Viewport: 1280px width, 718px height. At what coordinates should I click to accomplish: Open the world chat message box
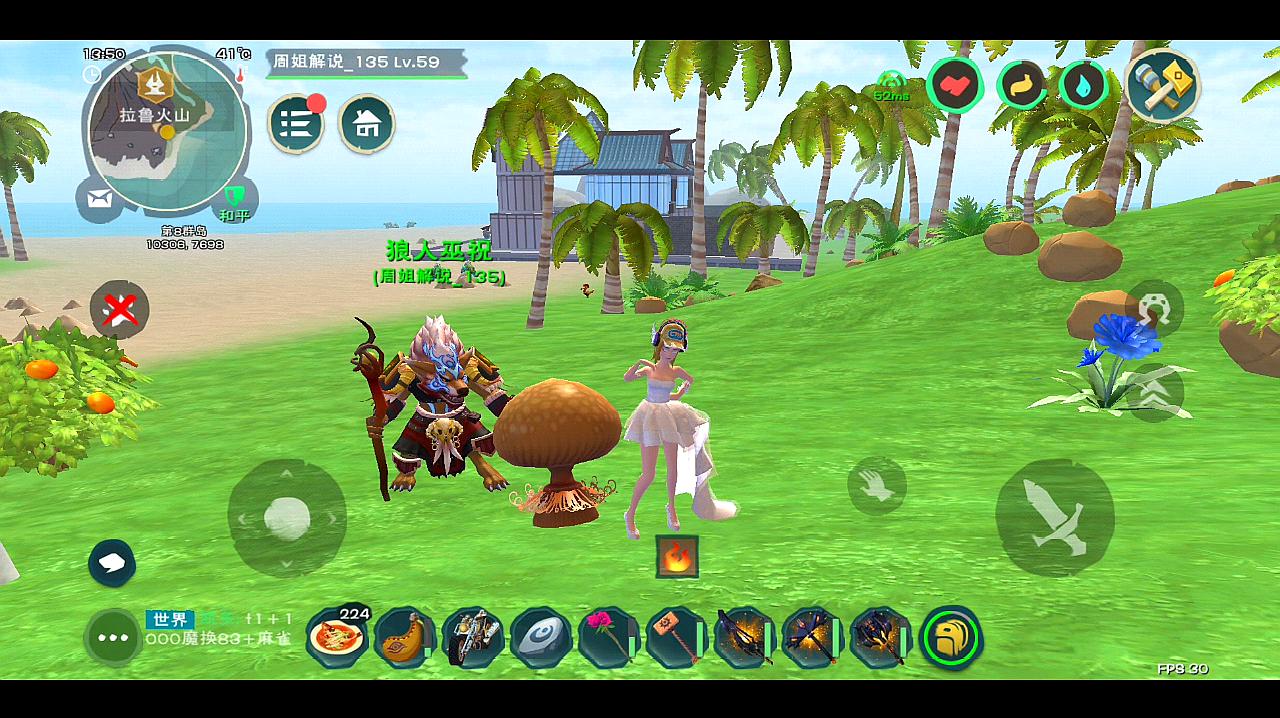coord(220,629)
